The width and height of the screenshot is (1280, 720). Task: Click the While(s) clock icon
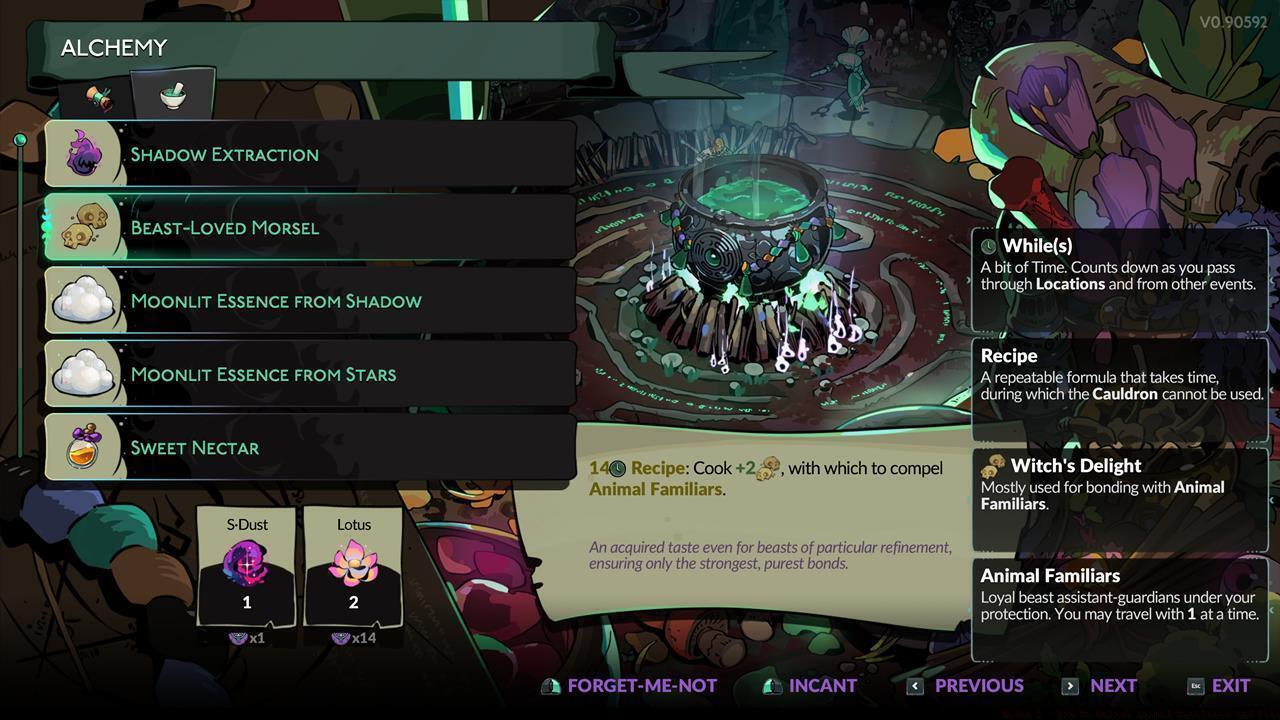click(991, 245)
